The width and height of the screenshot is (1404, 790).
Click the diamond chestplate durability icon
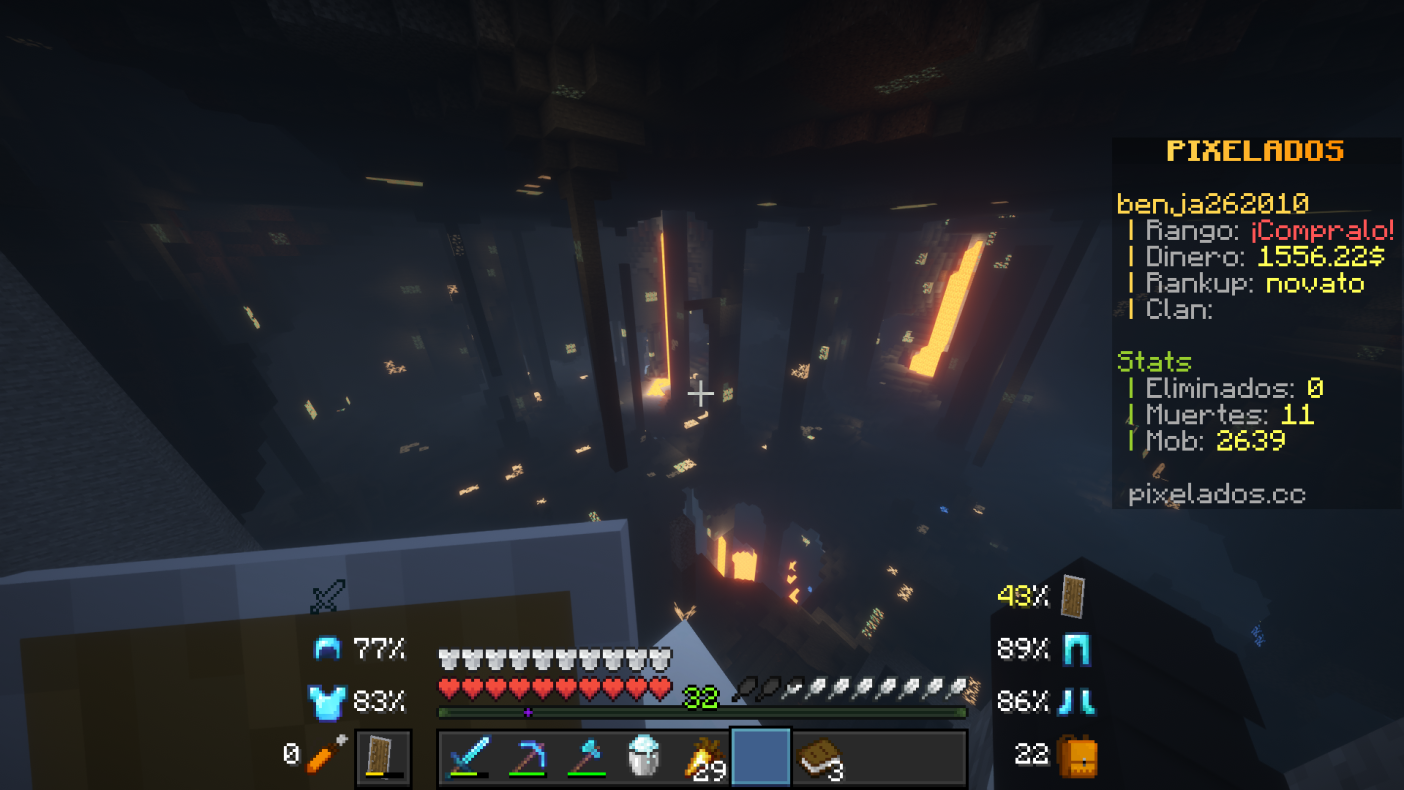327,702
